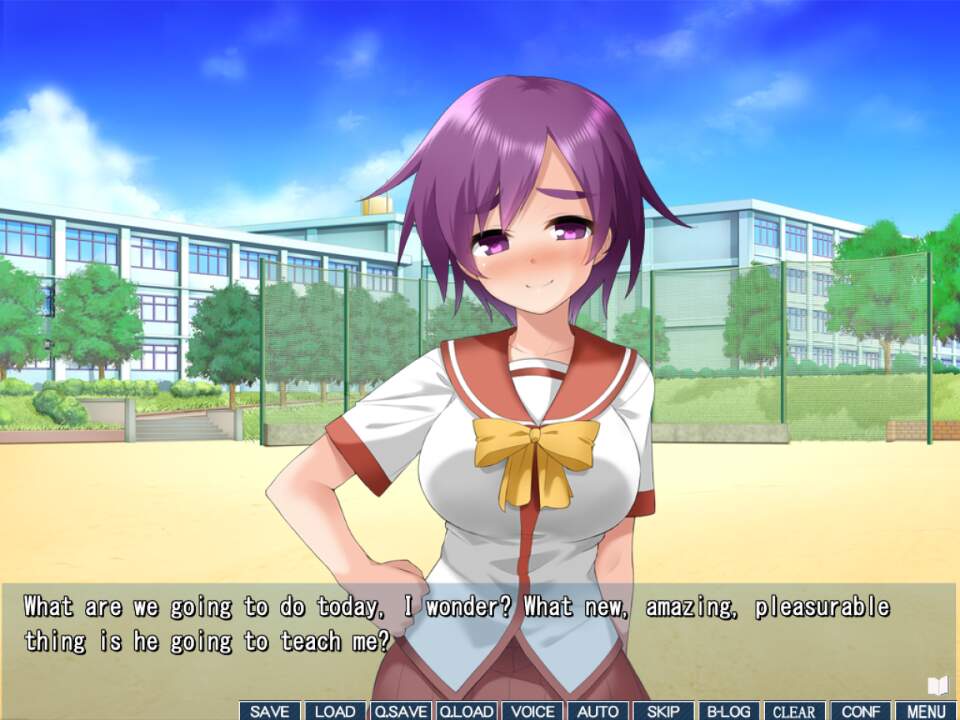The width and height of the screenshot is (960, 720).
Task: Open the B-LOG backlog
Action: coord(729,711)
